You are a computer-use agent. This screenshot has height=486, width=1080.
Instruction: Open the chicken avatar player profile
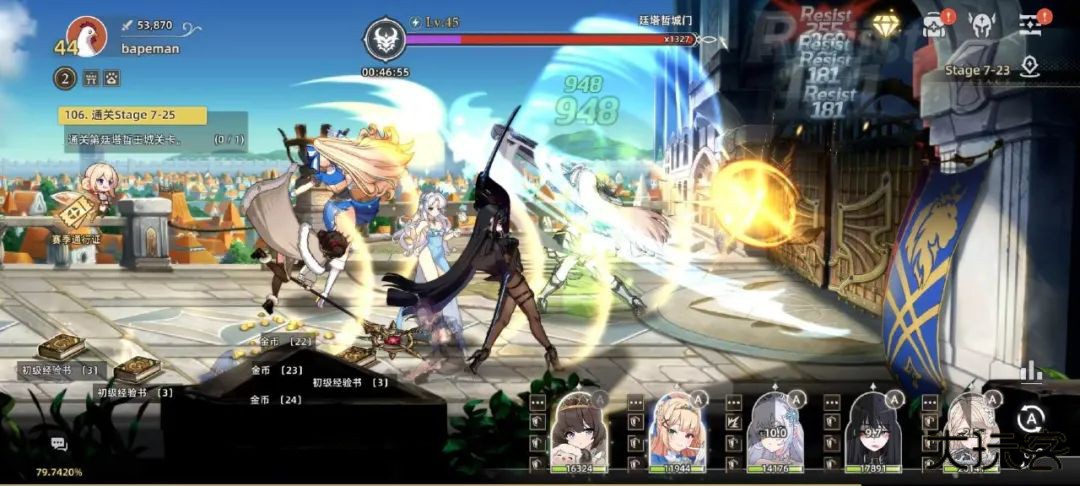click(x=88, y=38)
